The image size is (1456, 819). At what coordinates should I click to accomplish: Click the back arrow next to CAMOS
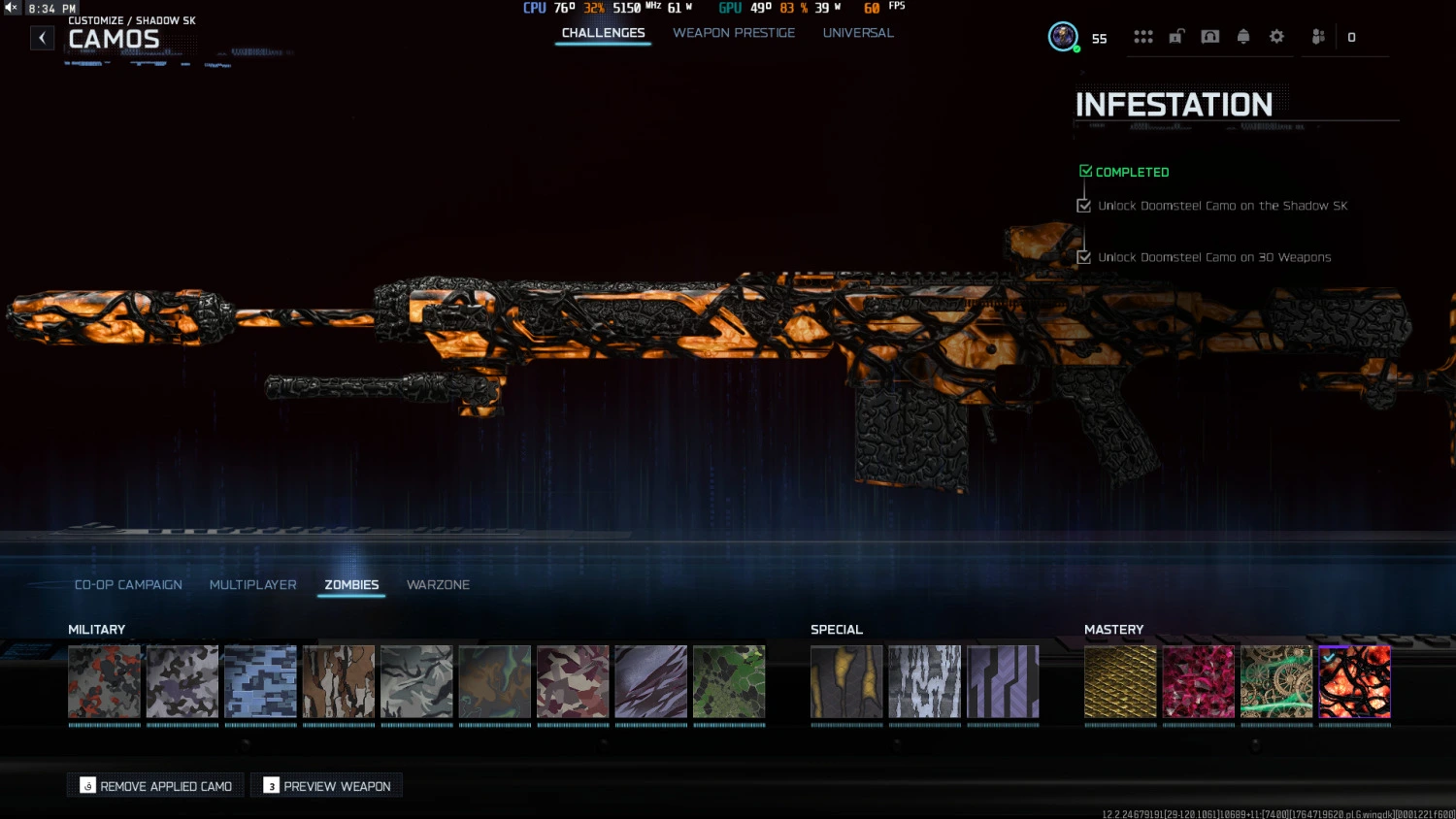[x=42, y=37]
